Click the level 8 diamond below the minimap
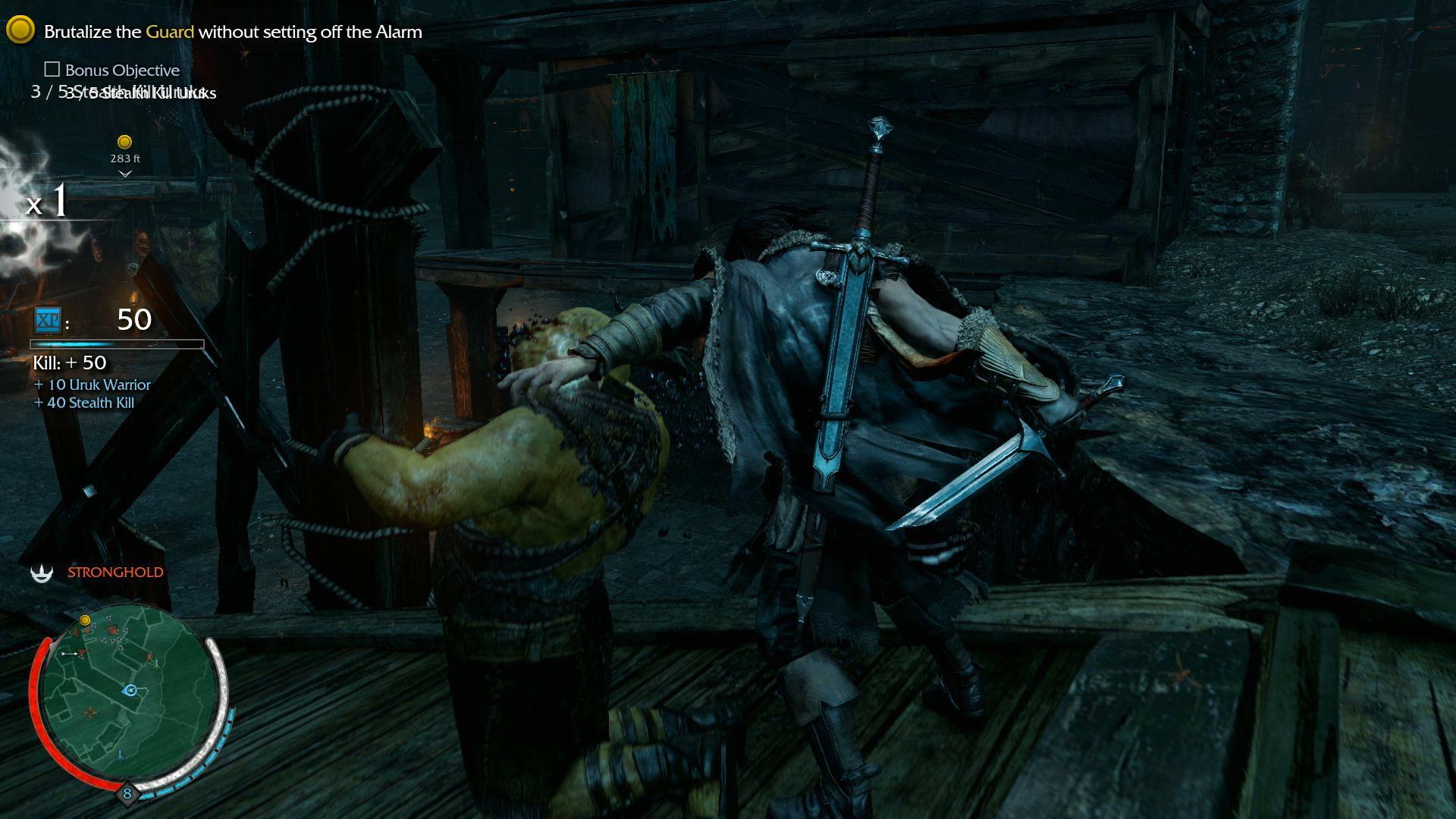Viewport: 1456px width, 819px height. [127, 792]
